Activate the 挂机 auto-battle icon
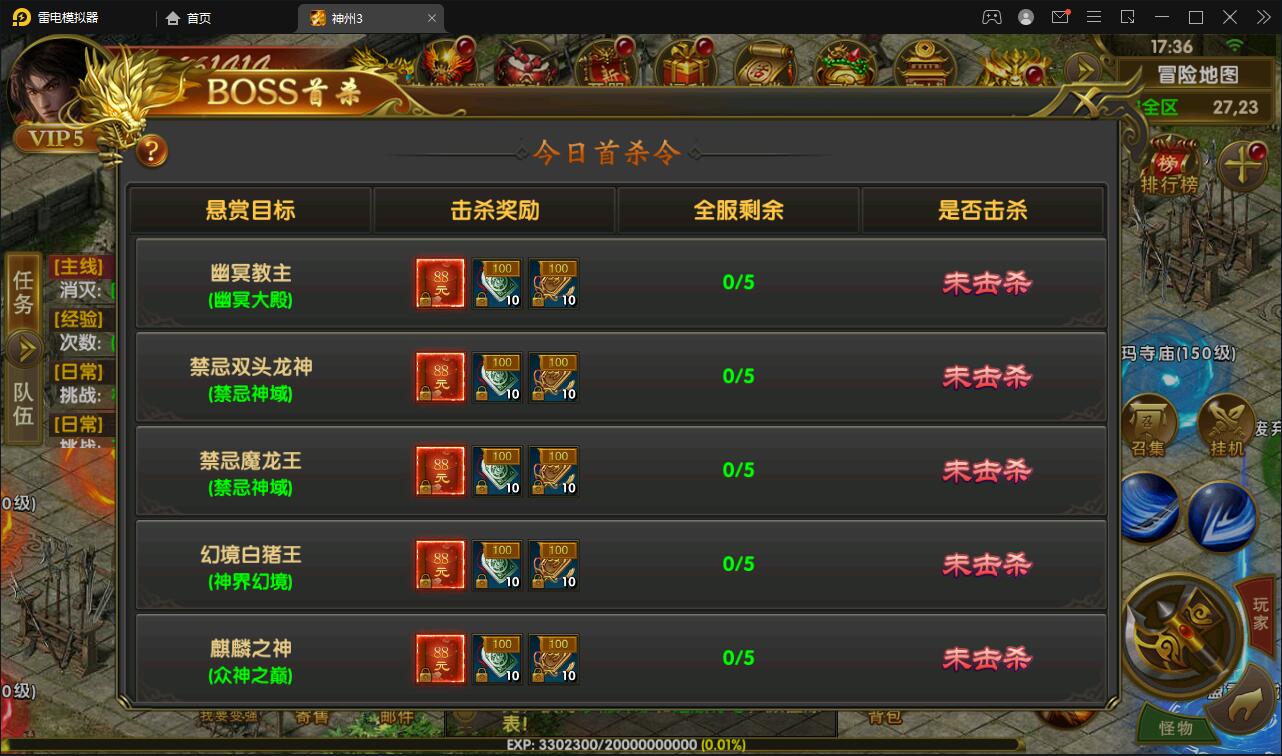1282x756 pixels. (1226, 420)
